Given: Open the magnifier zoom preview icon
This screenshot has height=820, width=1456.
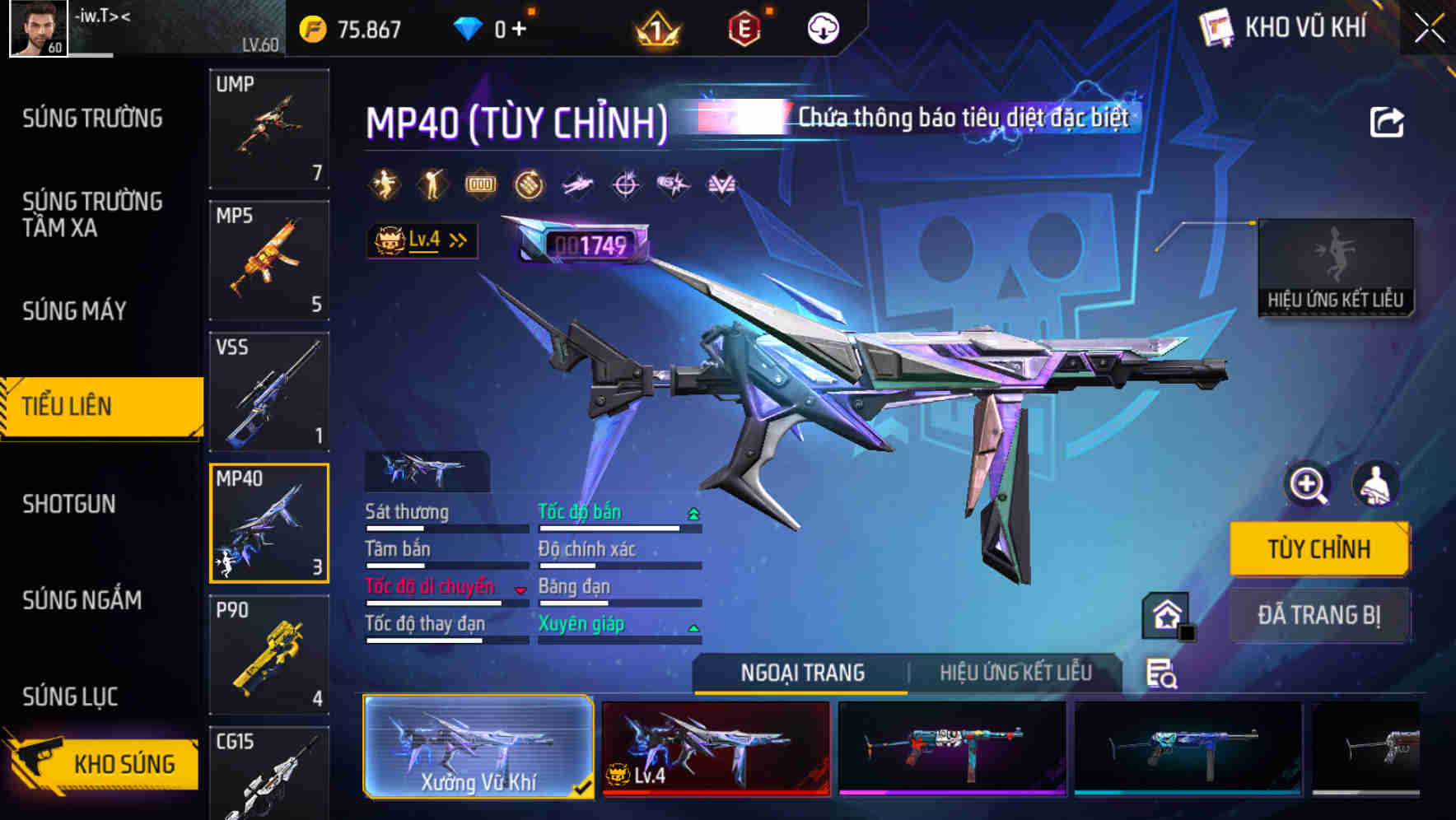Looking at the screenshot, I should coord(1308,486).
